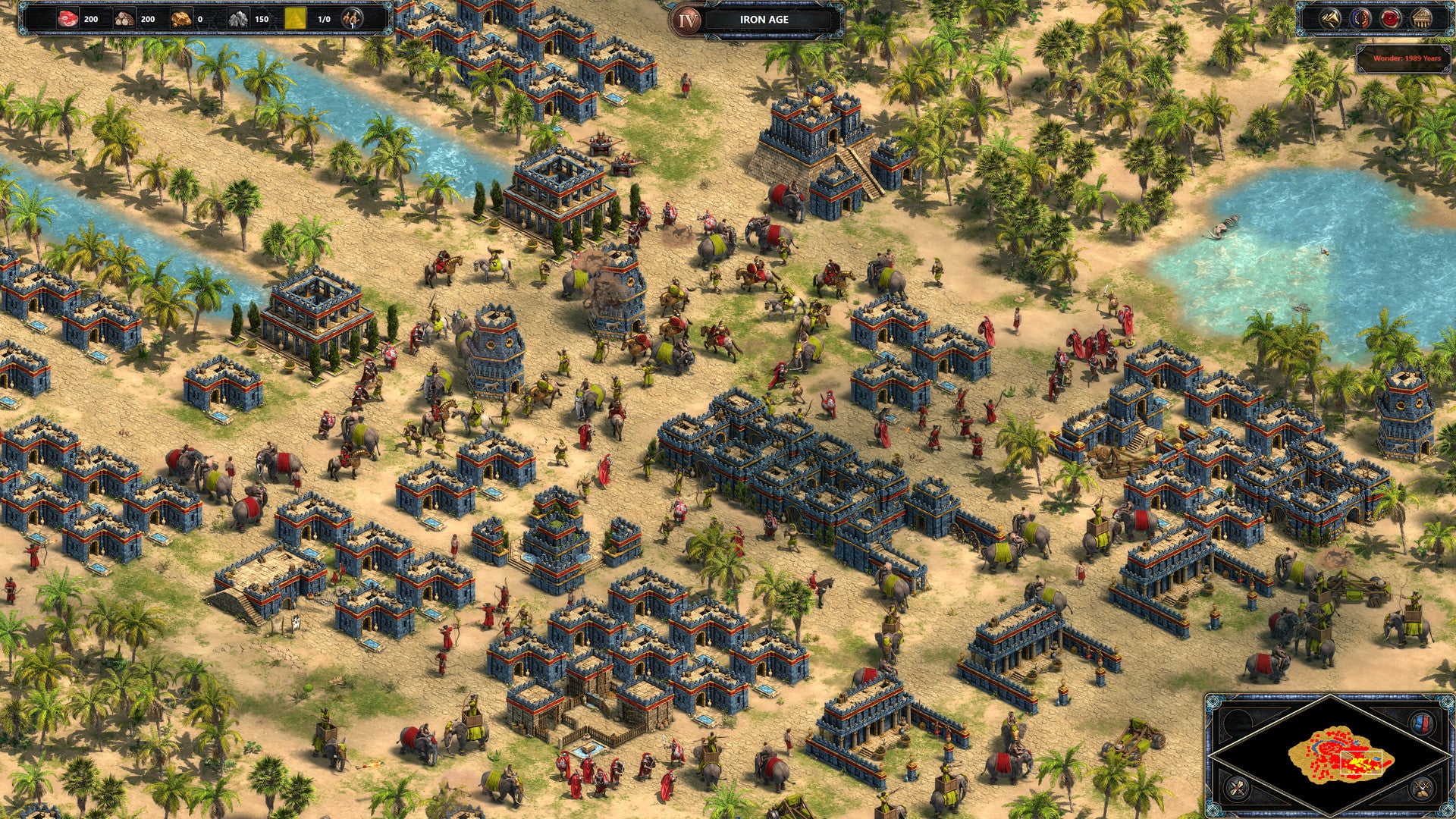Viewport: 1456px width, 819px height.
Task: Click the wood resource icon
Action: click(124, 17)
